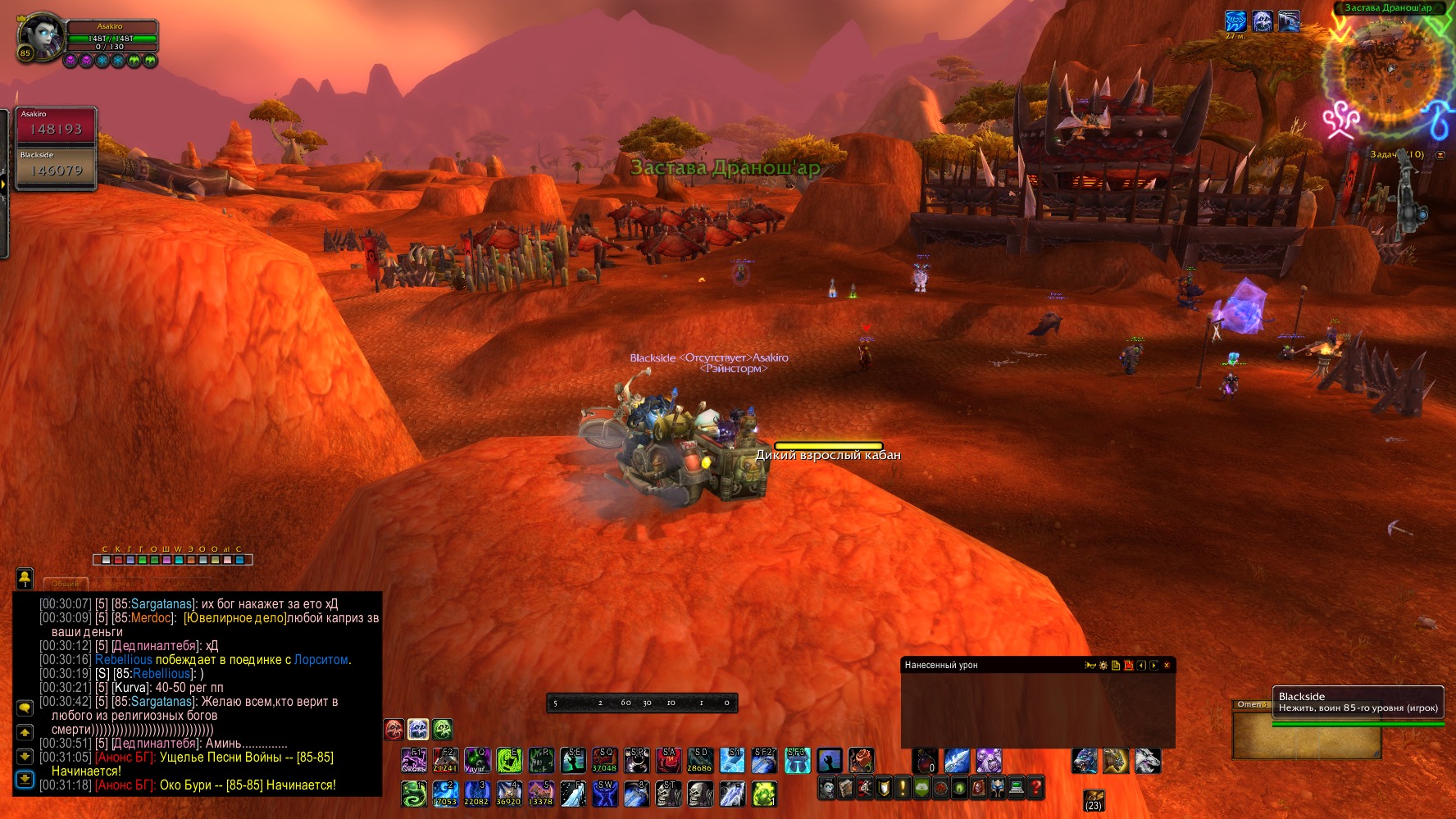This screenshot has width=1456, height=819.
Task: Switch to the green Unholy Presence skull
Action: 443,729
